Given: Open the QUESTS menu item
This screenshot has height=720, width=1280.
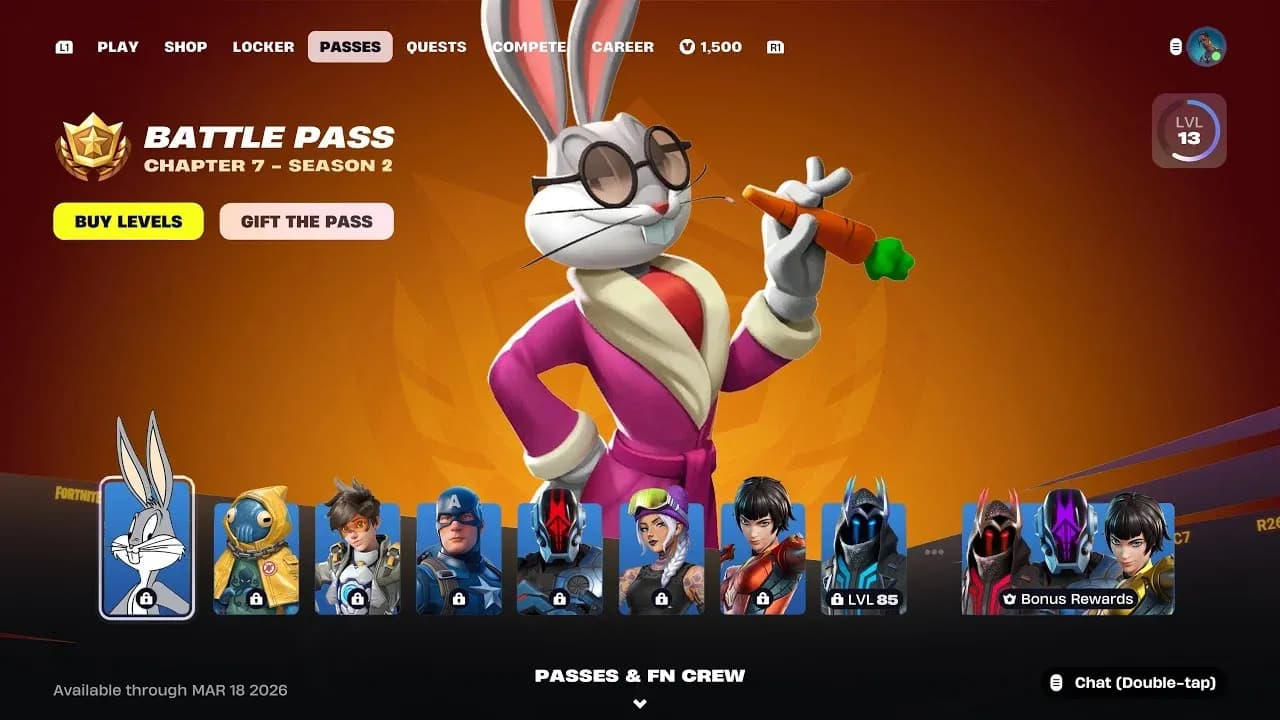Looking at the screenshot, I should pyautogui.click(x=437, y=46).
